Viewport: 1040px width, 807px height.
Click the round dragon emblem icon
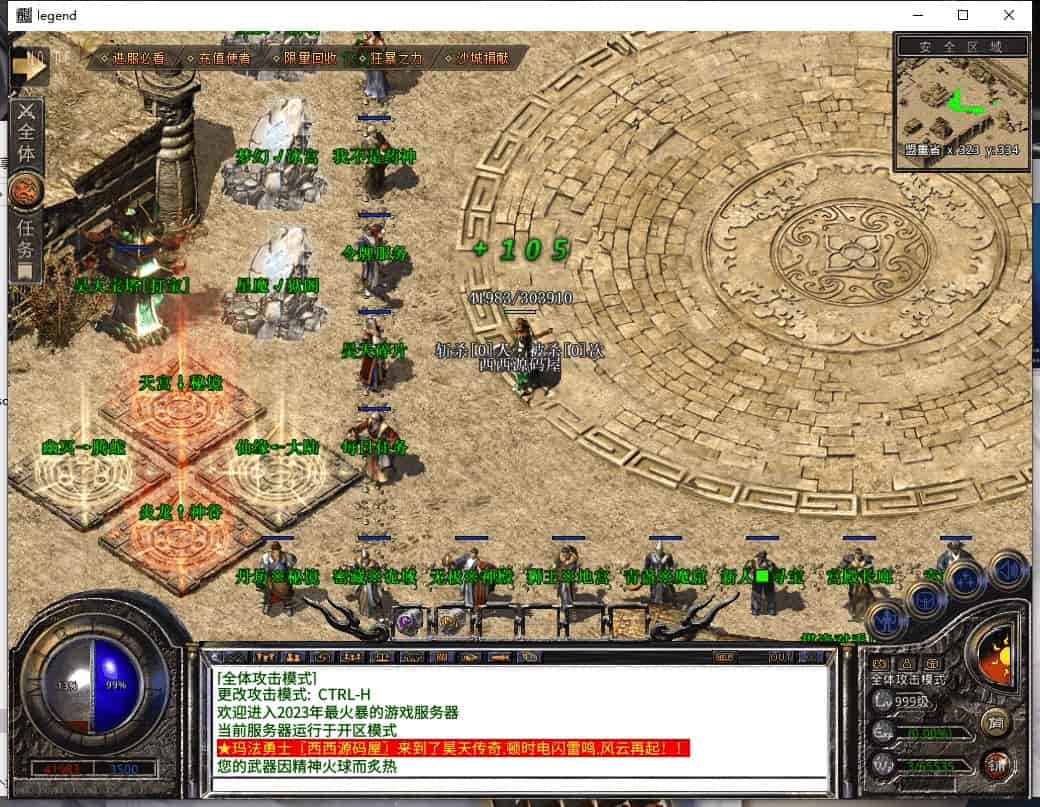[x=25, y=188]
